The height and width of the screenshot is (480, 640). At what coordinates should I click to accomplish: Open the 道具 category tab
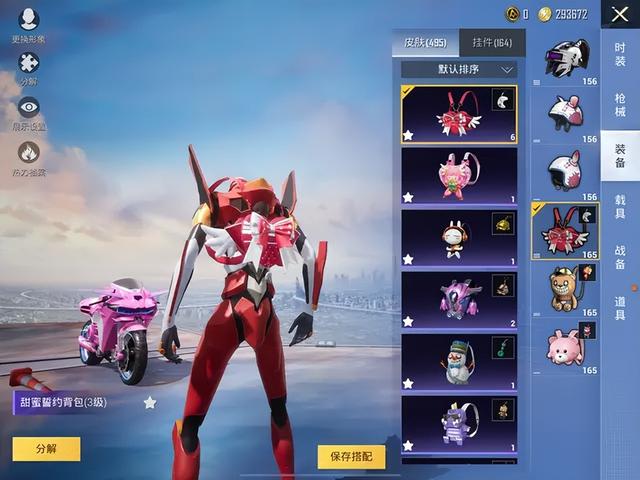[x=620, y=309]
